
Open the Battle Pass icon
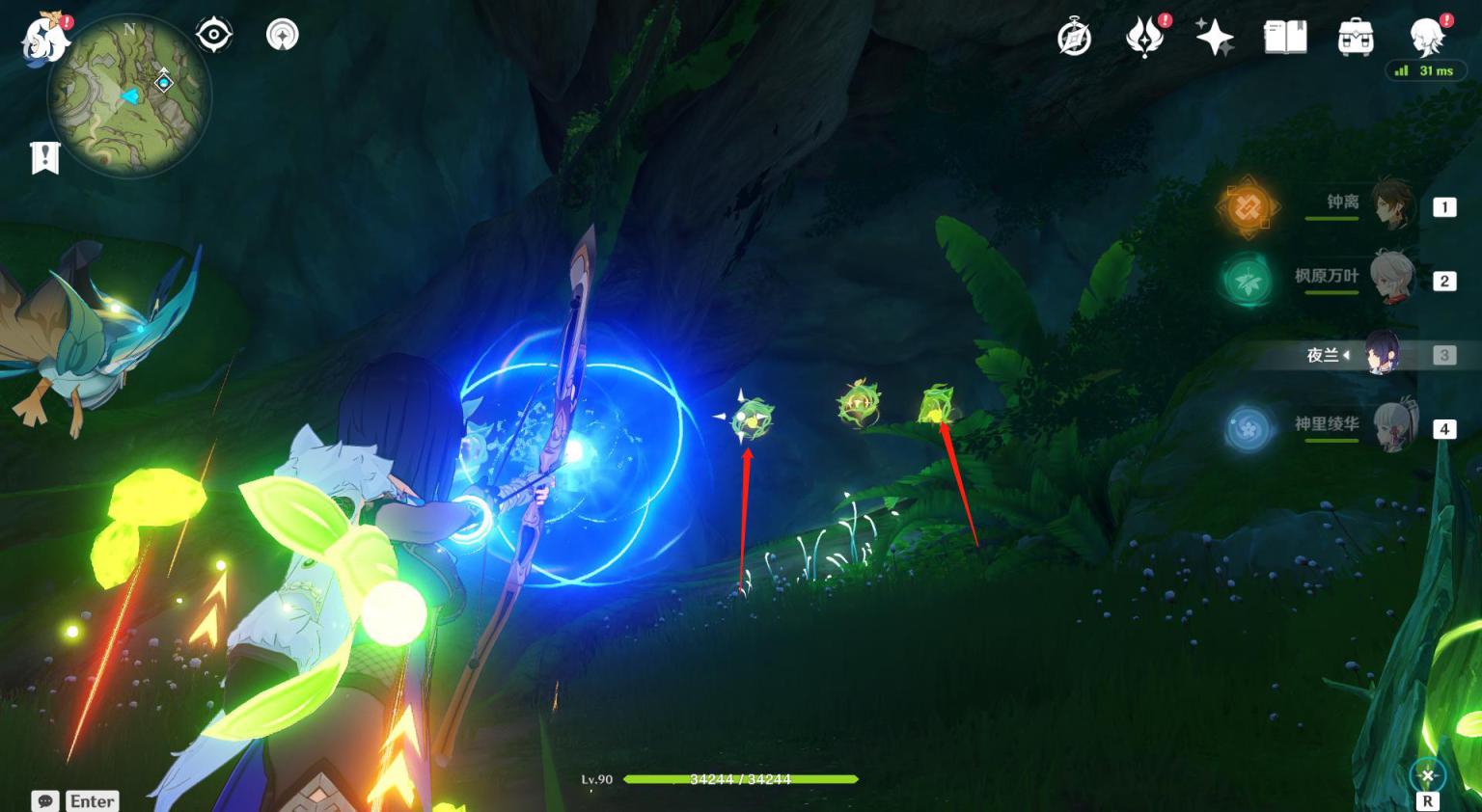pos(1144,39)
